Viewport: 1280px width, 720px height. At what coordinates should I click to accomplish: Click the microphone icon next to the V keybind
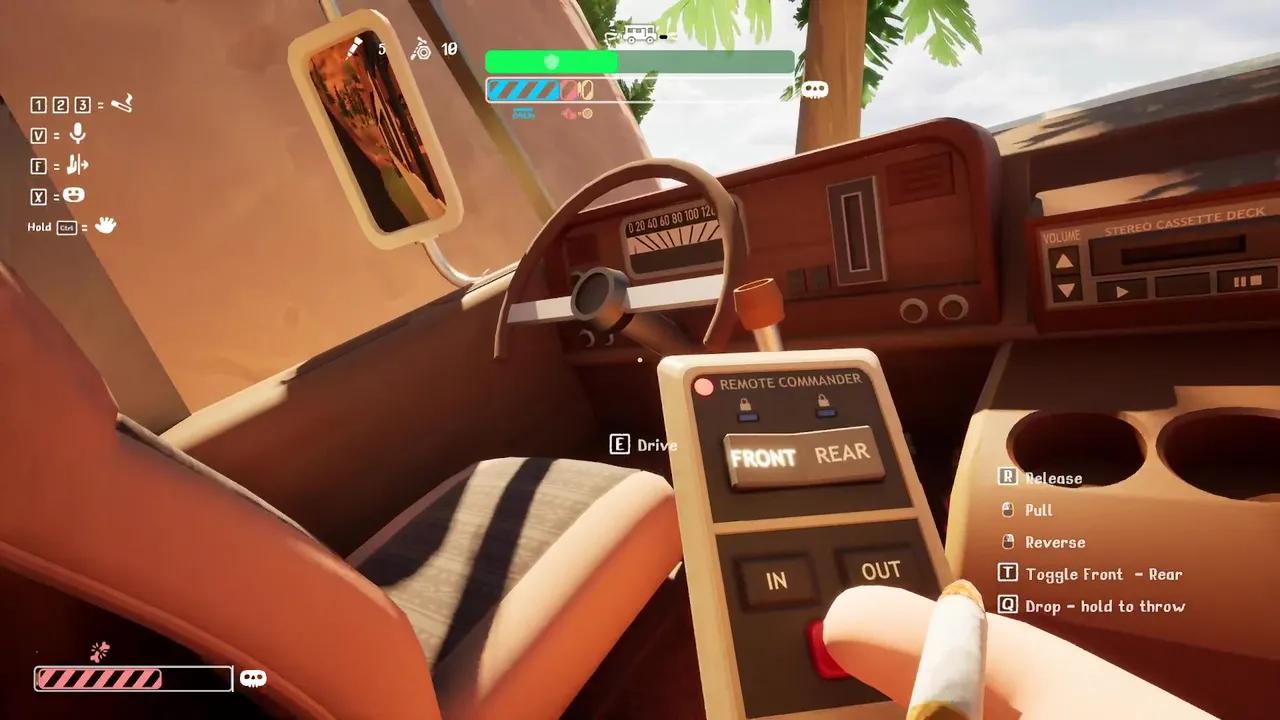click(78, 135)
